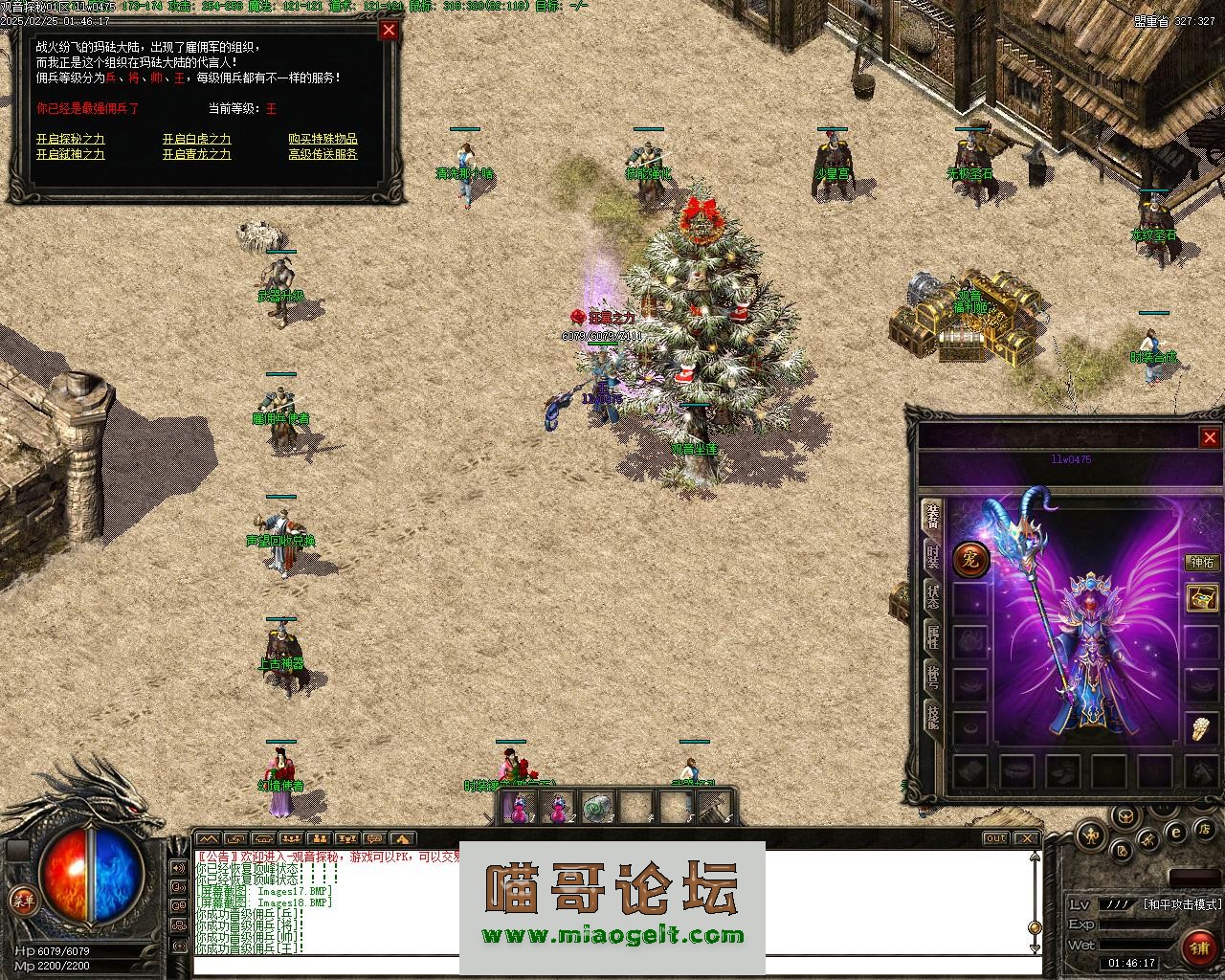Close the character equipment panel
The height and width of the screenshot is (980, 1225).
click(x=1210, y=437)
